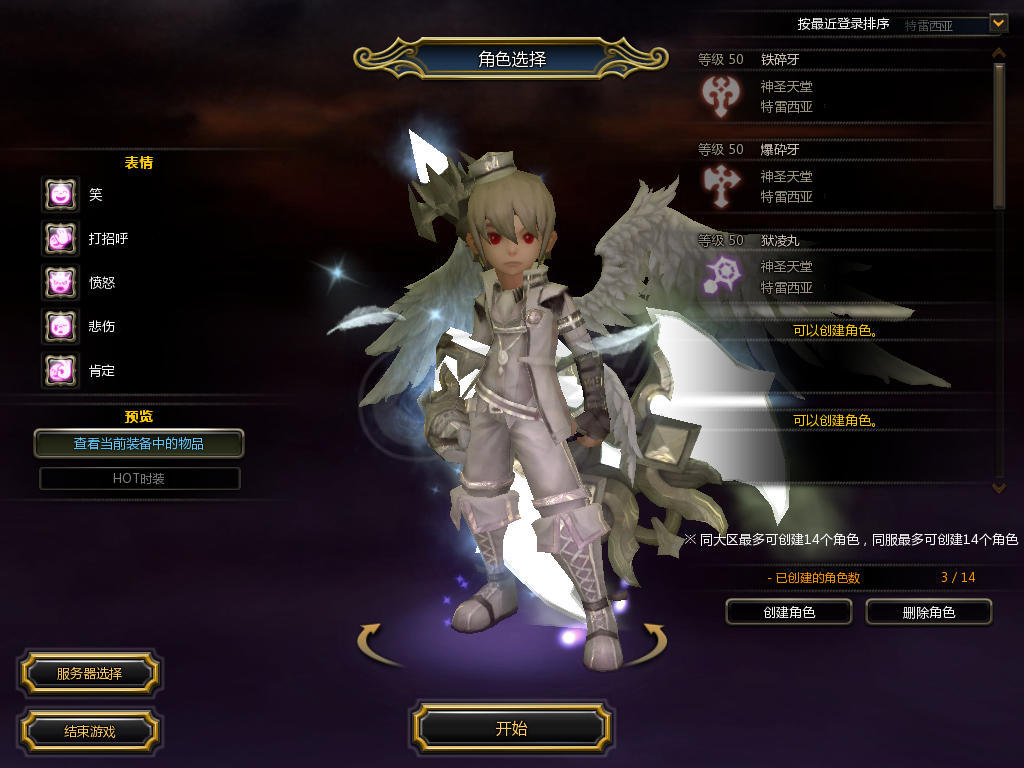Activate the 肯定 affirm emote

[x=60, y=371]
